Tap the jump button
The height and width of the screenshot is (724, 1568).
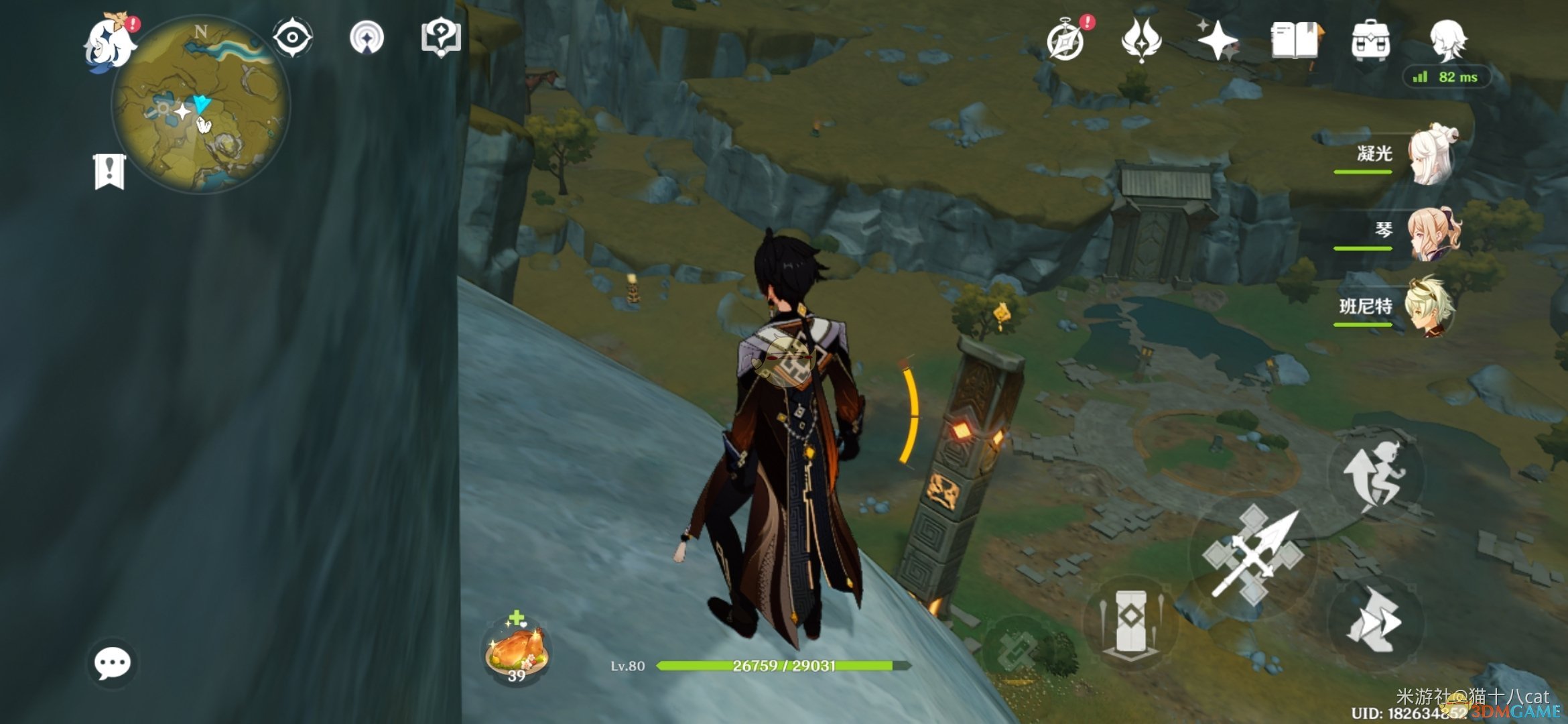click(x=1375, y=475)
